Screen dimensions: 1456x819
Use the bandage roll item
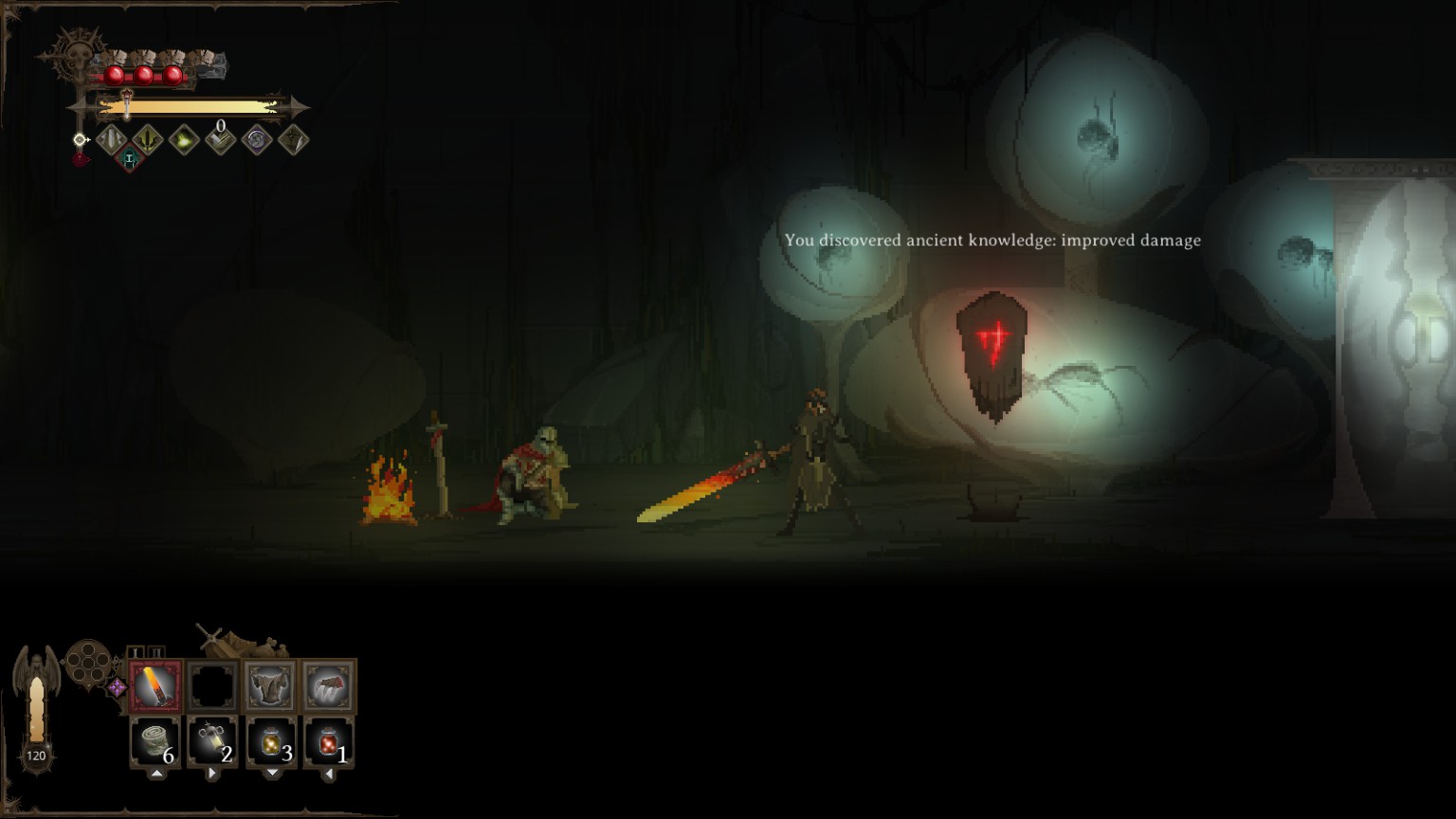155,742
